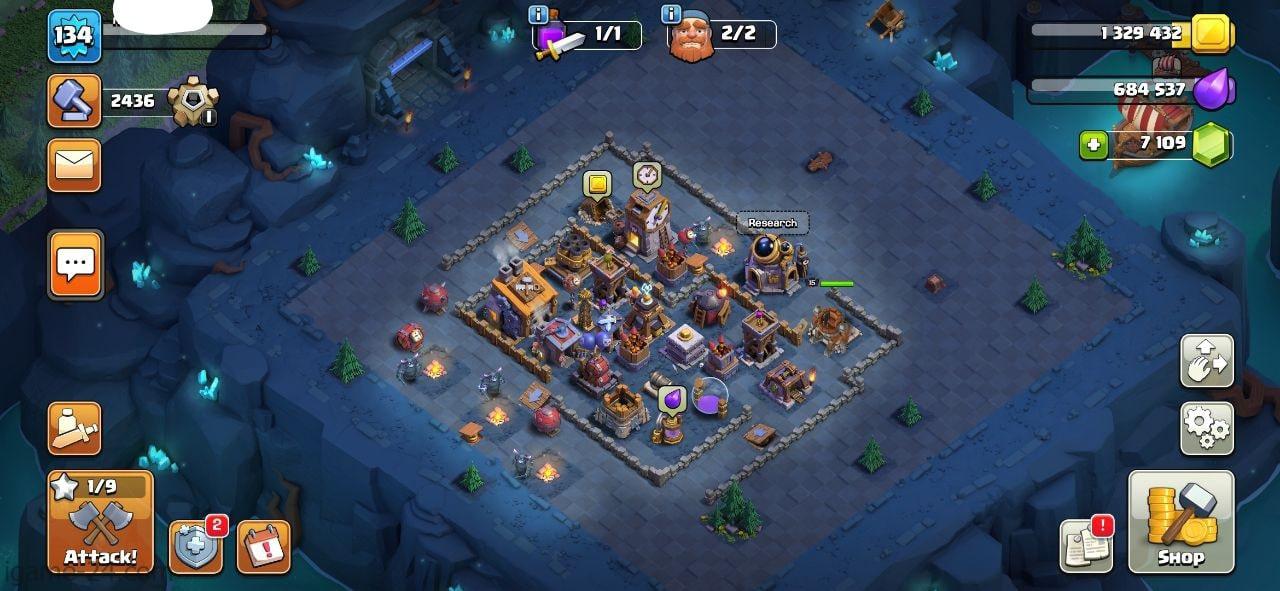This screenshot has width=1280, height=591.
Task: Open the Shop menu
Action: [1181, 522]
